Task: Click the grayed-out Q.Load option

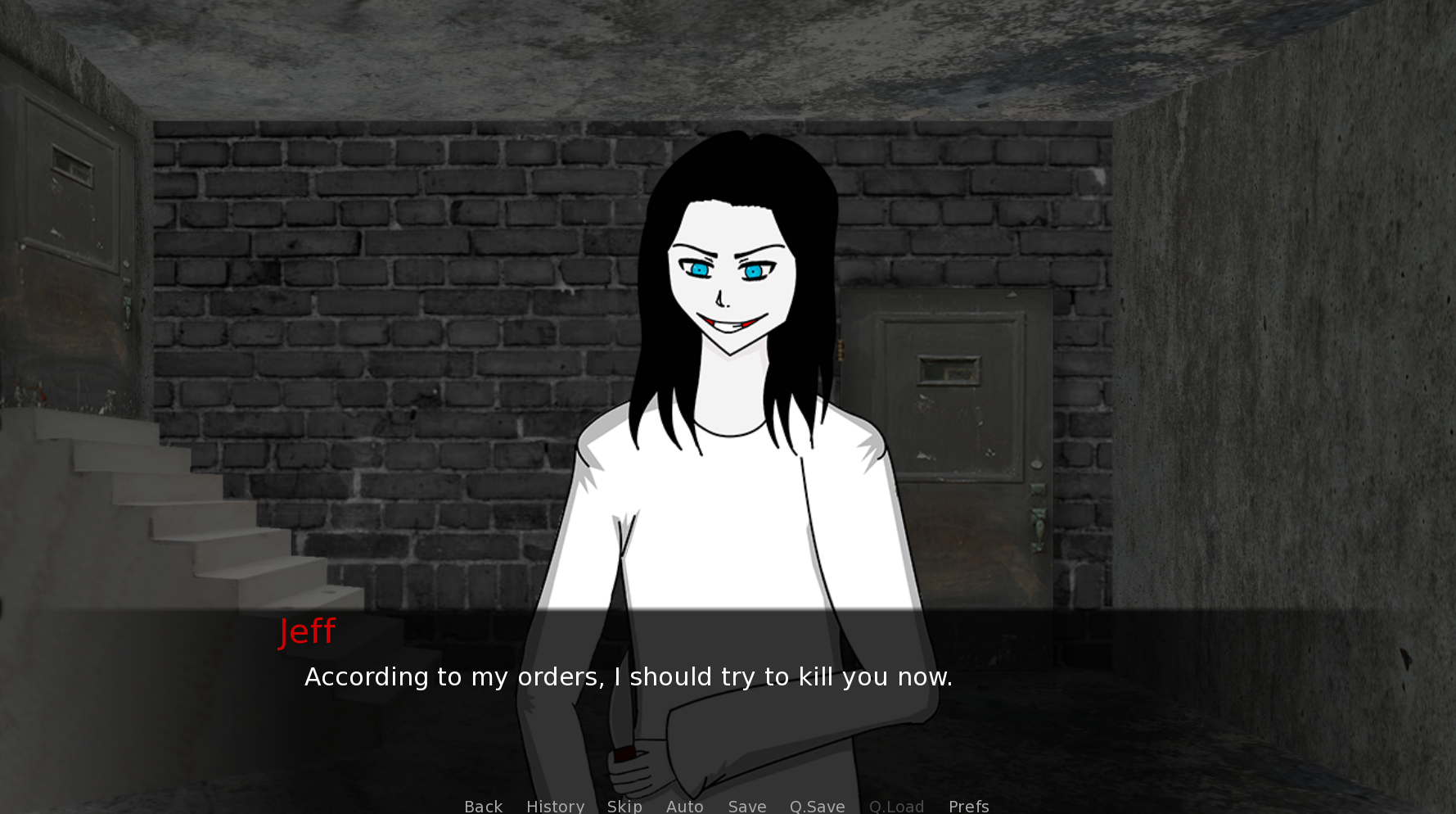Action: point(896,806)
